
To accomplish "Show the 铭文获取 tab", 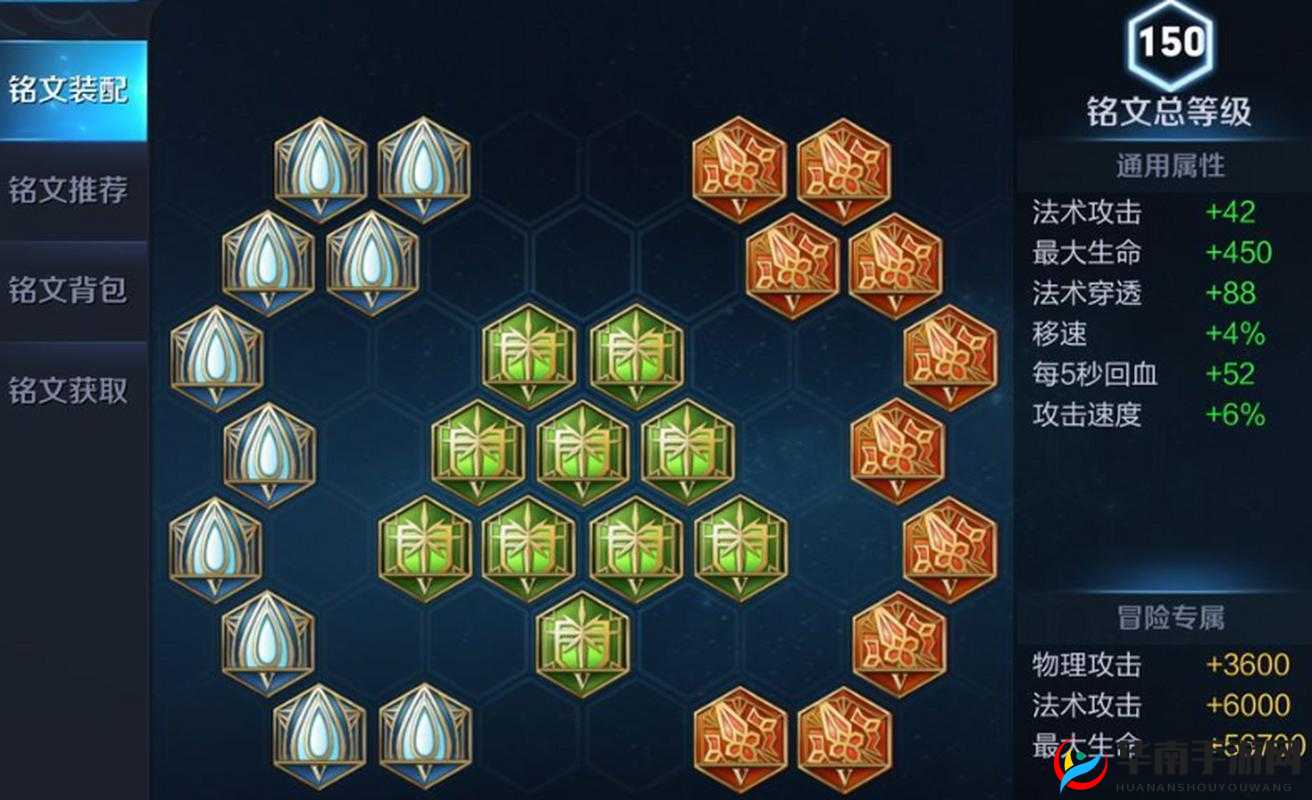I will 70,390.
